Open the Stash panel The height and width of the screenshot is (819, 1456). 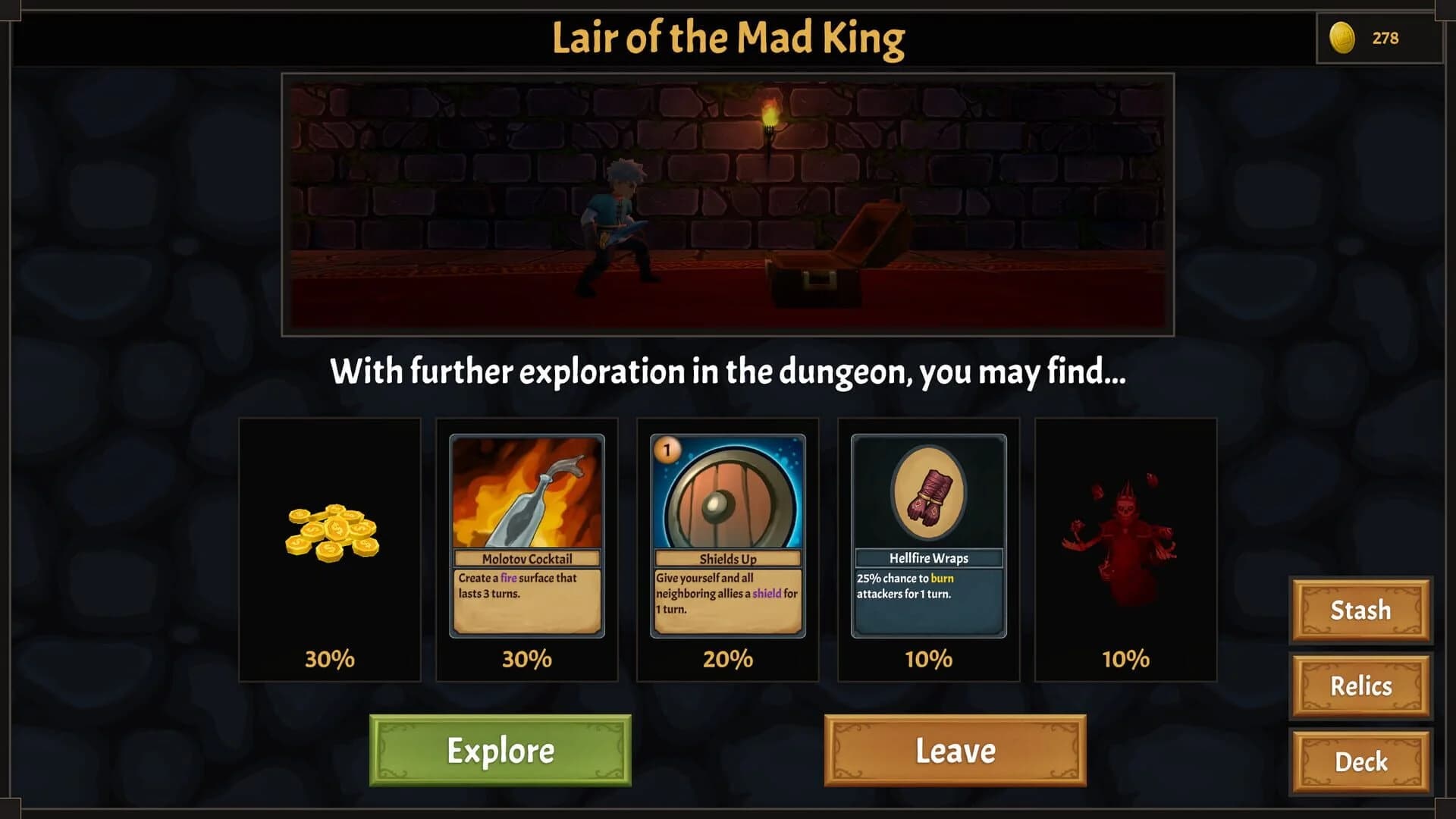point(1360,610)
